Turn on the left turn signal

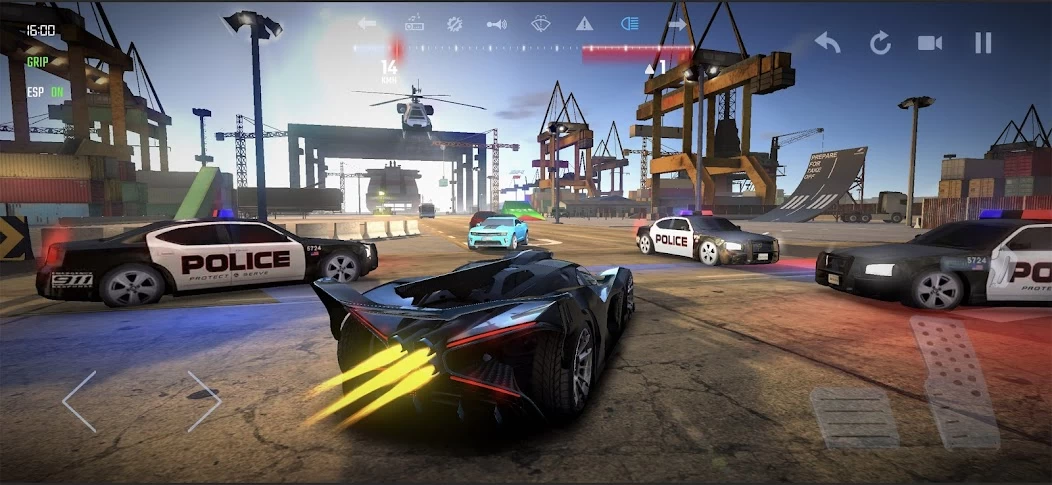[x=367, y=23]
